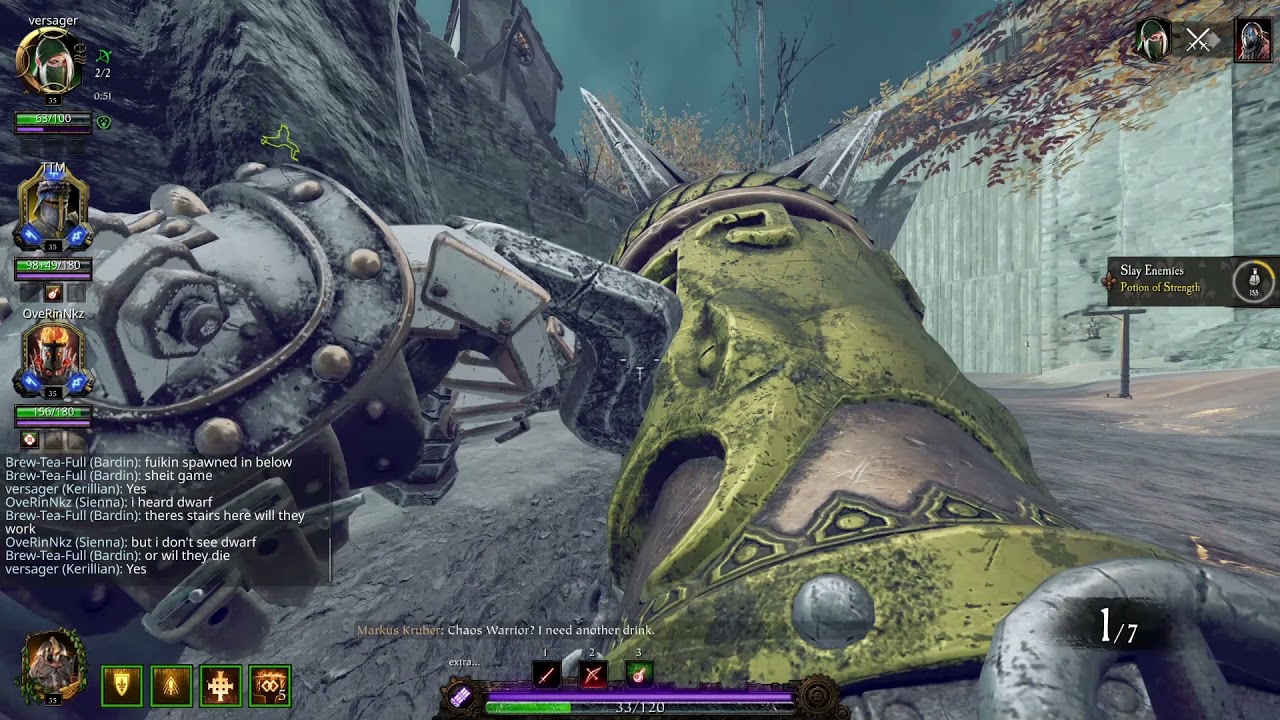Select the potion slot in the hotbar

click(639, 675)
